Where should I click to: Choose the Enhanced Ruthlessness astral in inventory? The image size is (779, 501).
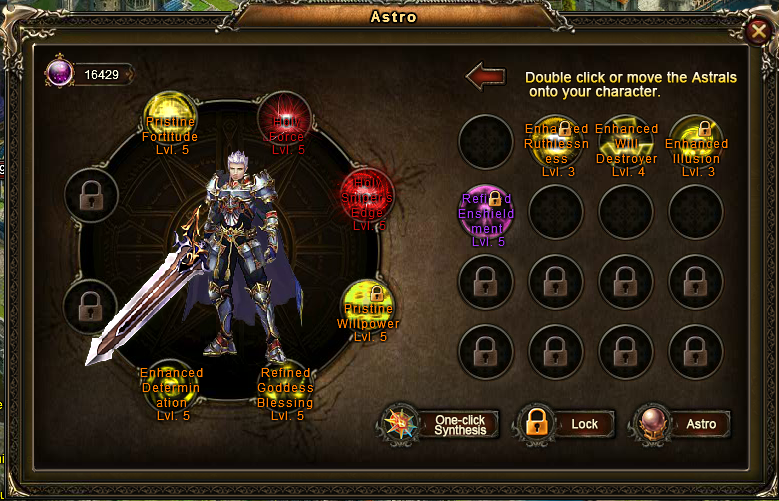point(556,143)
